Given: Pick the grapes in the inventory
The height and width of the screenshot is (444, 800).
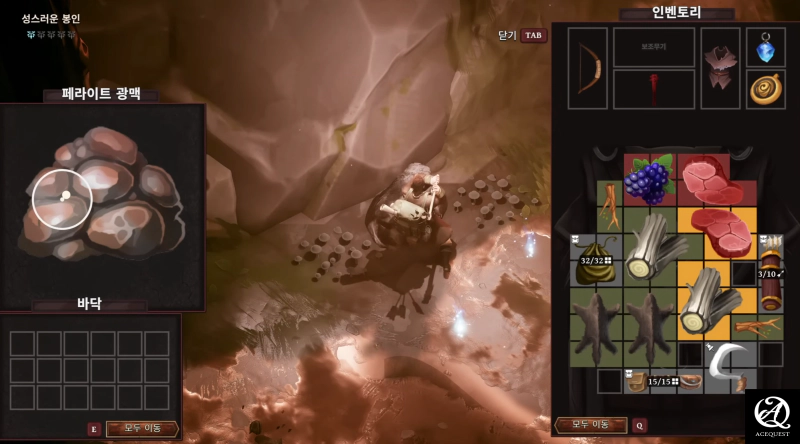Looking at the screenshot, I should pyautogui.click(x=650, y=180).
